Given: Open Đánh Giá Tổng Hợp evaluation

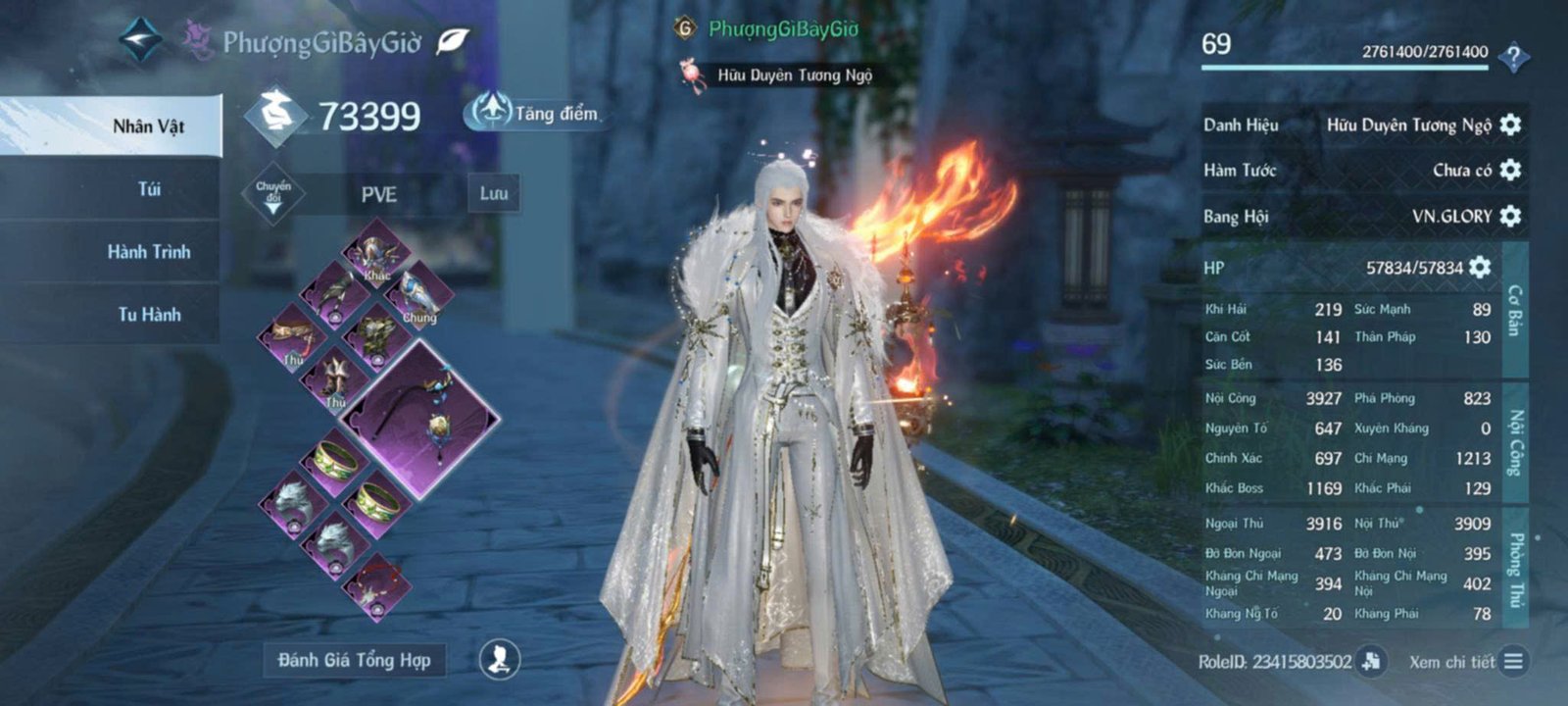Looking at the screenshot, I should (354, 660).
